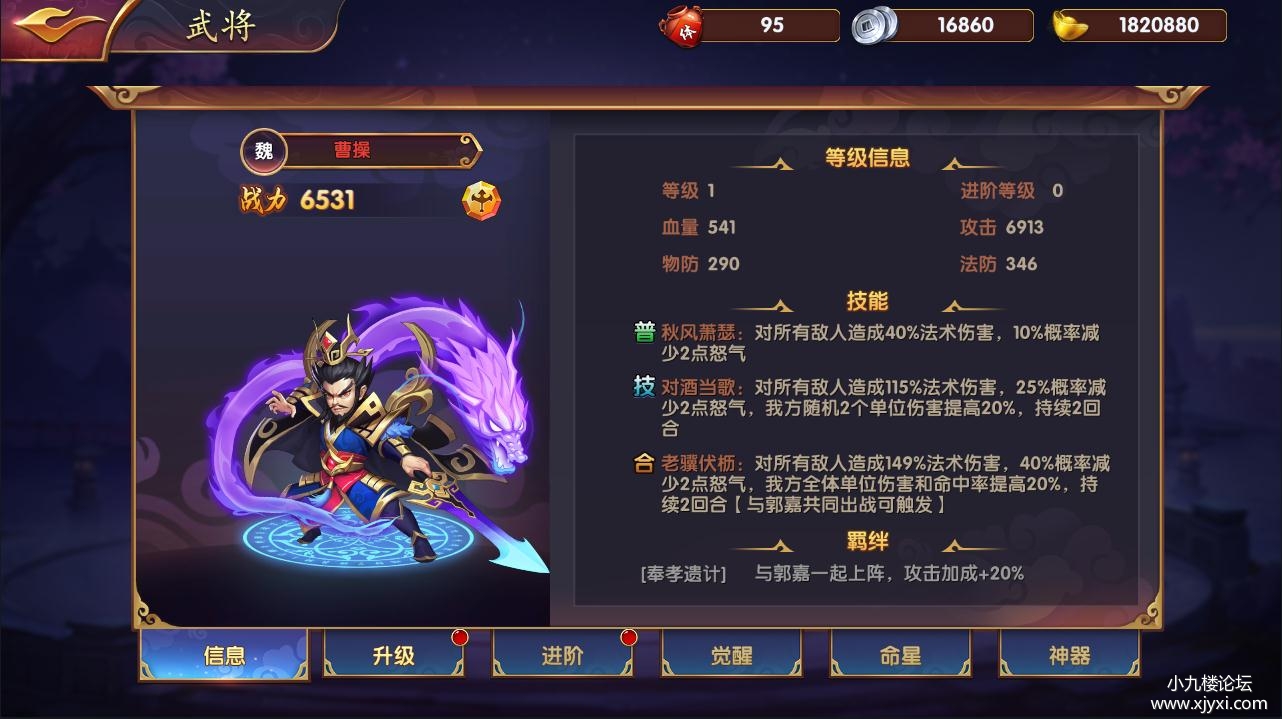Image resolution: width=1282 pixels, height=719 pixels.
Task: Open the 升级 upgrade tab
Action: click(393, 656)
